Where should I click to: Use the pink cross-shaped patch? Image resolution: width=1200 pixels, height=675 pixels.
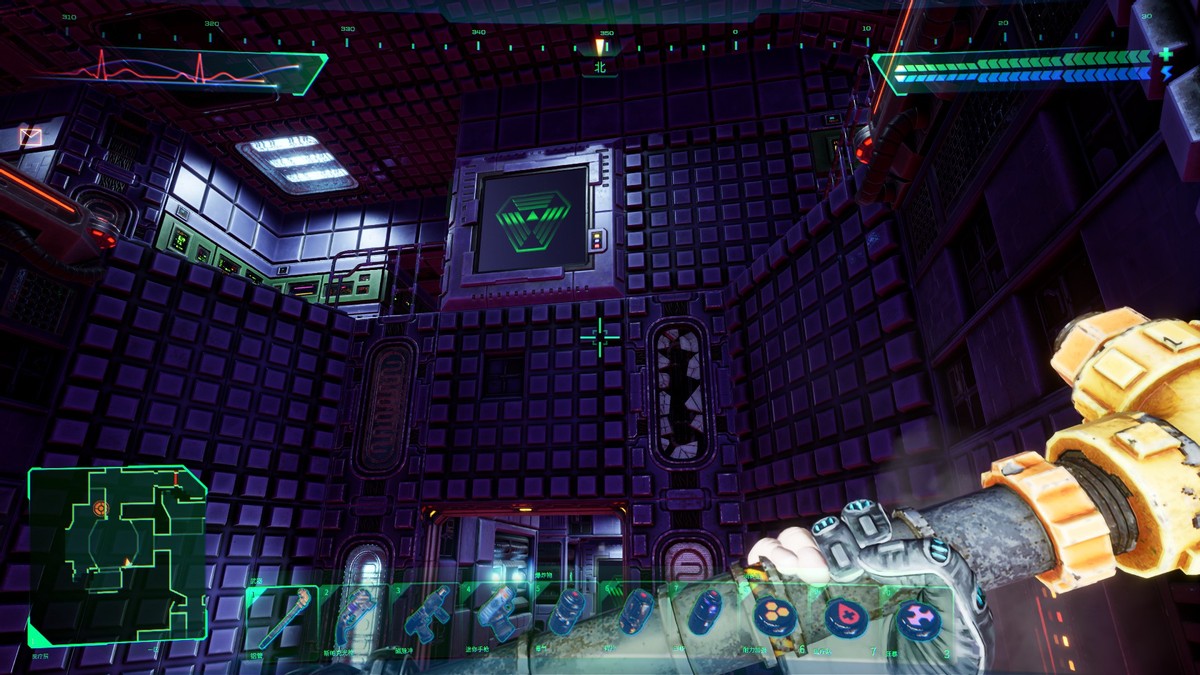(x=916, y=618)
